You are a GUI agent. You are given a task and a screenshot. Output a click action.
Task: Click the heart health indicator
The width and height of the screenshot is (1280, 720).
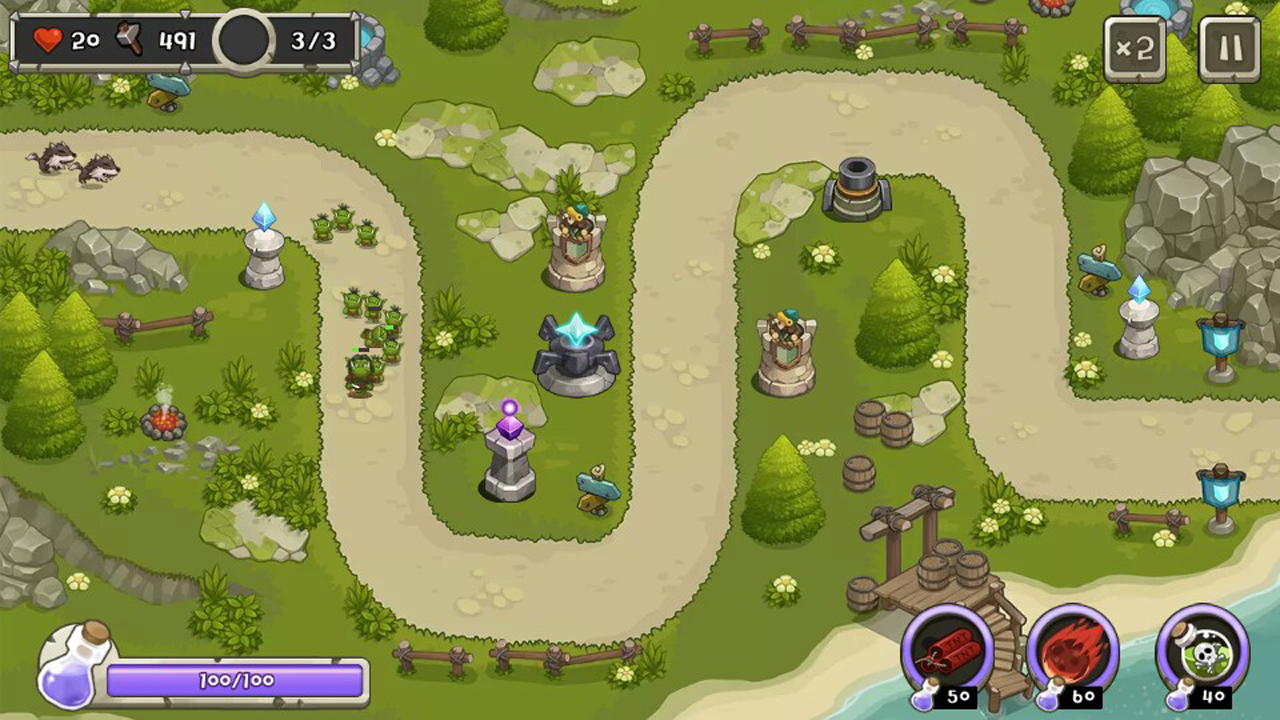46,40
